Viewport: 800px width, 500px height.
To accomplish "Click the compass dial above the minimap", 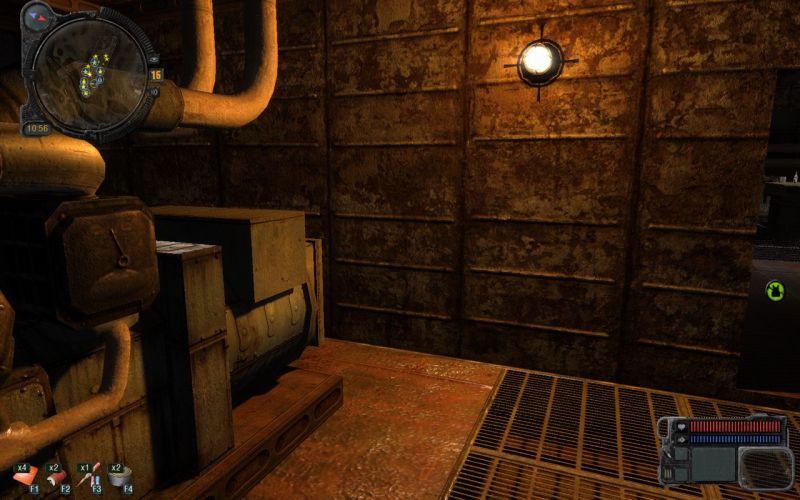I will click(x=39, y=16).
